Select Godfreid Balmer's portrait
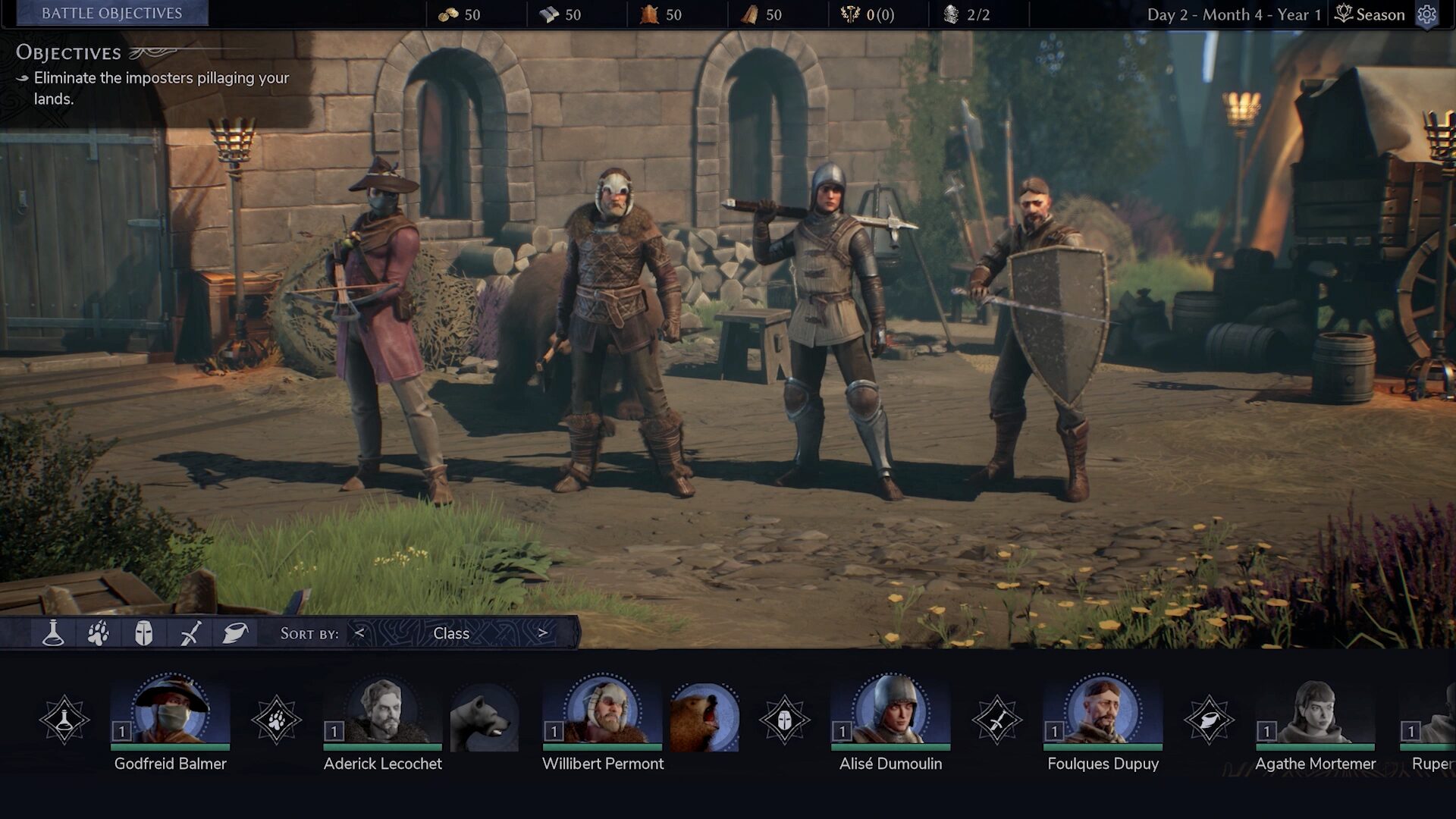This screenshot has width=1456, height=819. pyautogui.click(x=171, y=713)
